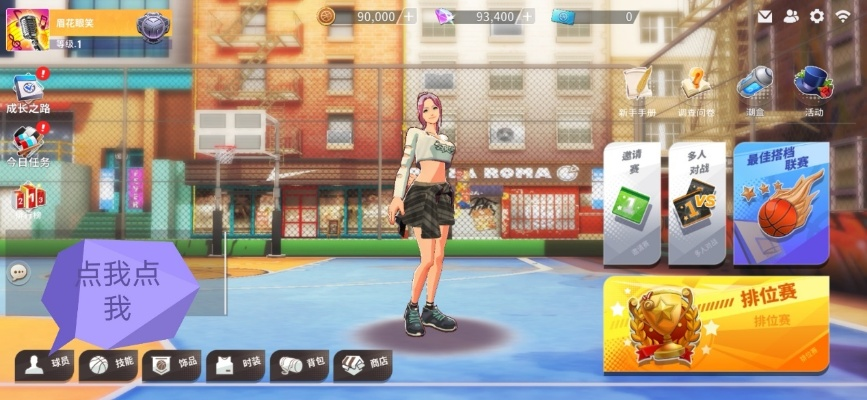Open the 新手手册 beginner handbook

(637, 90)
